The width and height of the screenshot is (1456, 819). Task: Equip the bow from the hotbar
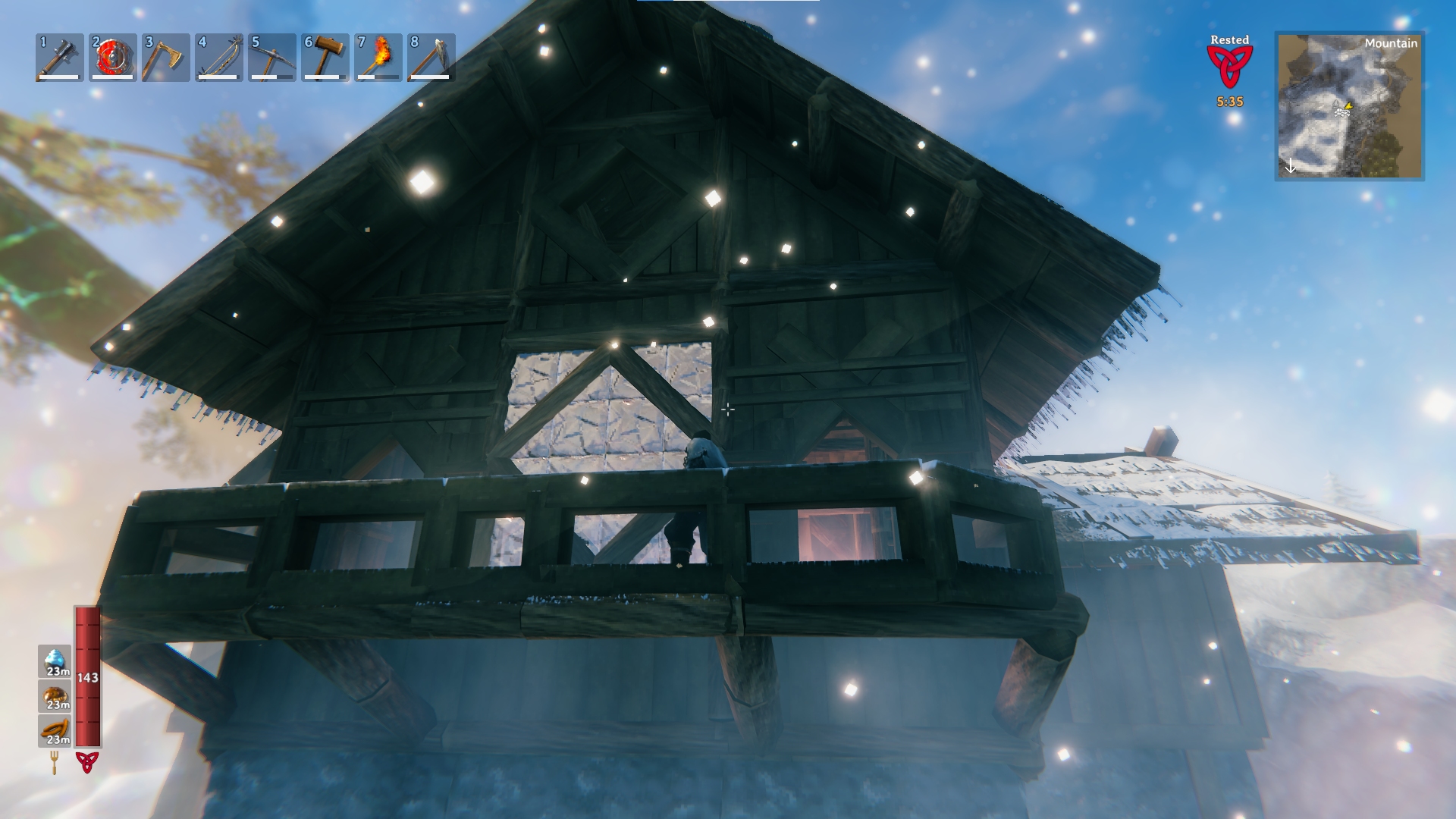(x=219, y=57)
